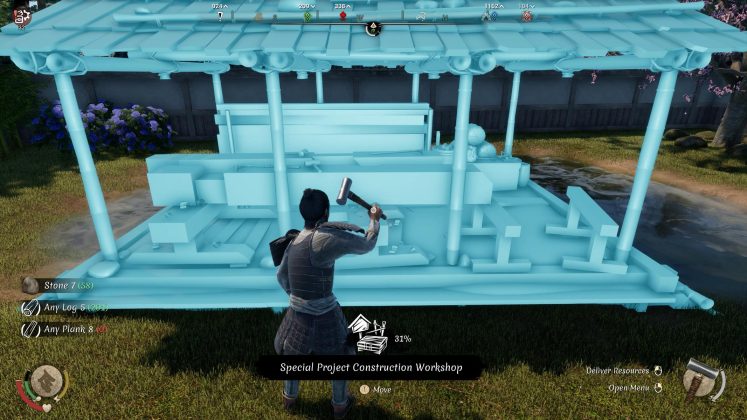Click the character status emblem with health arcs

pyautogui.click(x=45, y=383)
